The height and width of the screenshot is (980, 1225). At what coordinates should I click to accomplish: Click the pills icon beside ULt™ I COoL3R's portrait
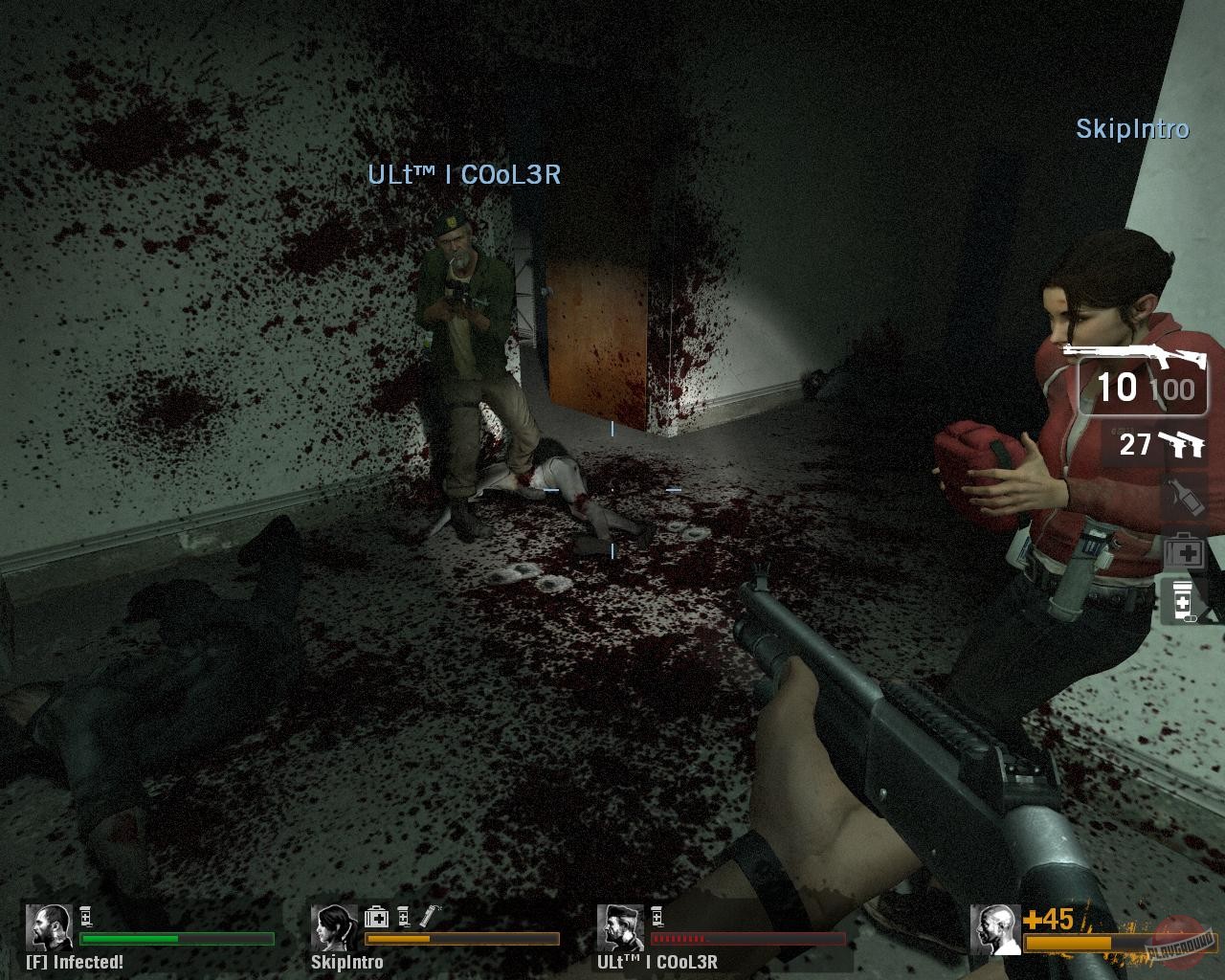(x=656, y=916)
